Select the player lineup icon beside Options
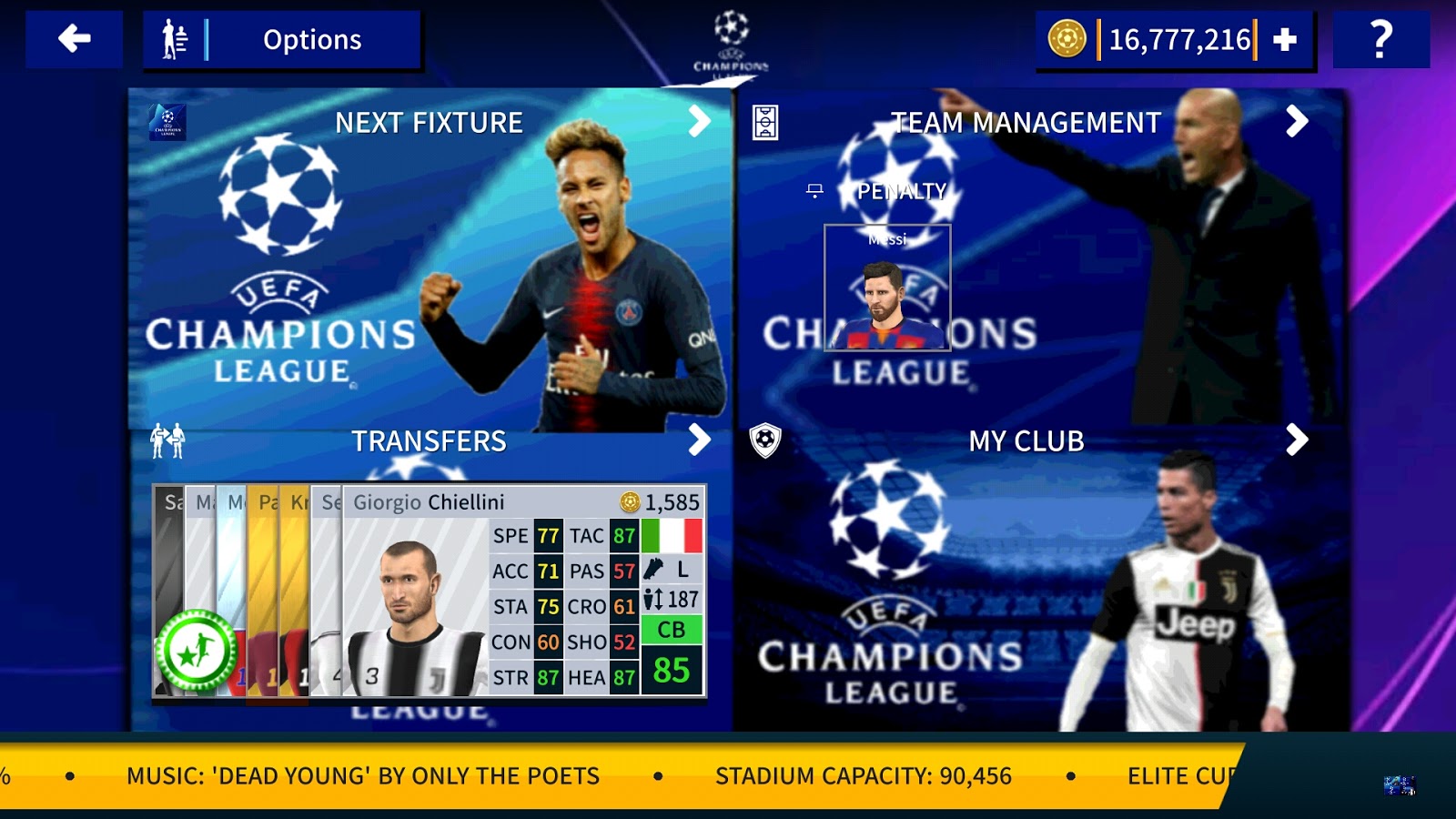Viewport: 1456px width, 819px height. tap(175, 38)
